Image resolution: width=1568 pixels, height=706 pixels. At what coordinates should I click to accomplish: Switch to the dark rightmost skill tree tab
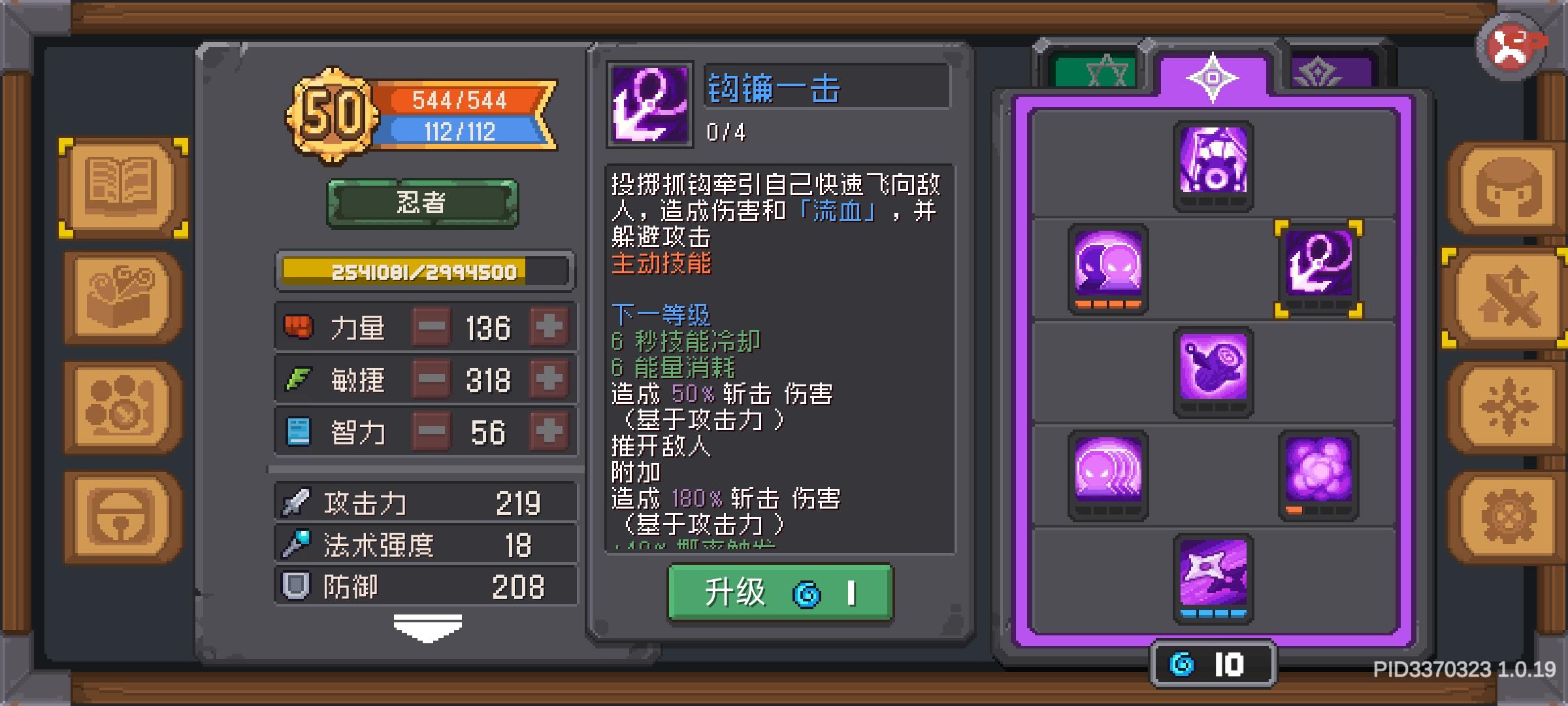pyautogui.click(x=1320, y=72)
